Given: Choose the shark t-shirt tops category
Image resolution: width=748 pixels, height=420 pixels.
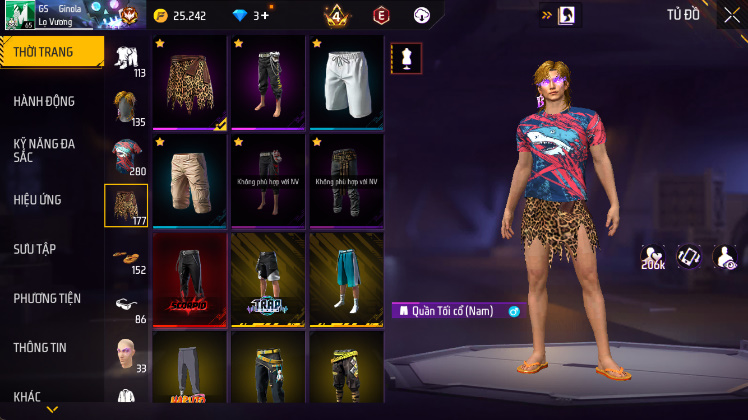Looking at the screenshot, I should 126,156.
